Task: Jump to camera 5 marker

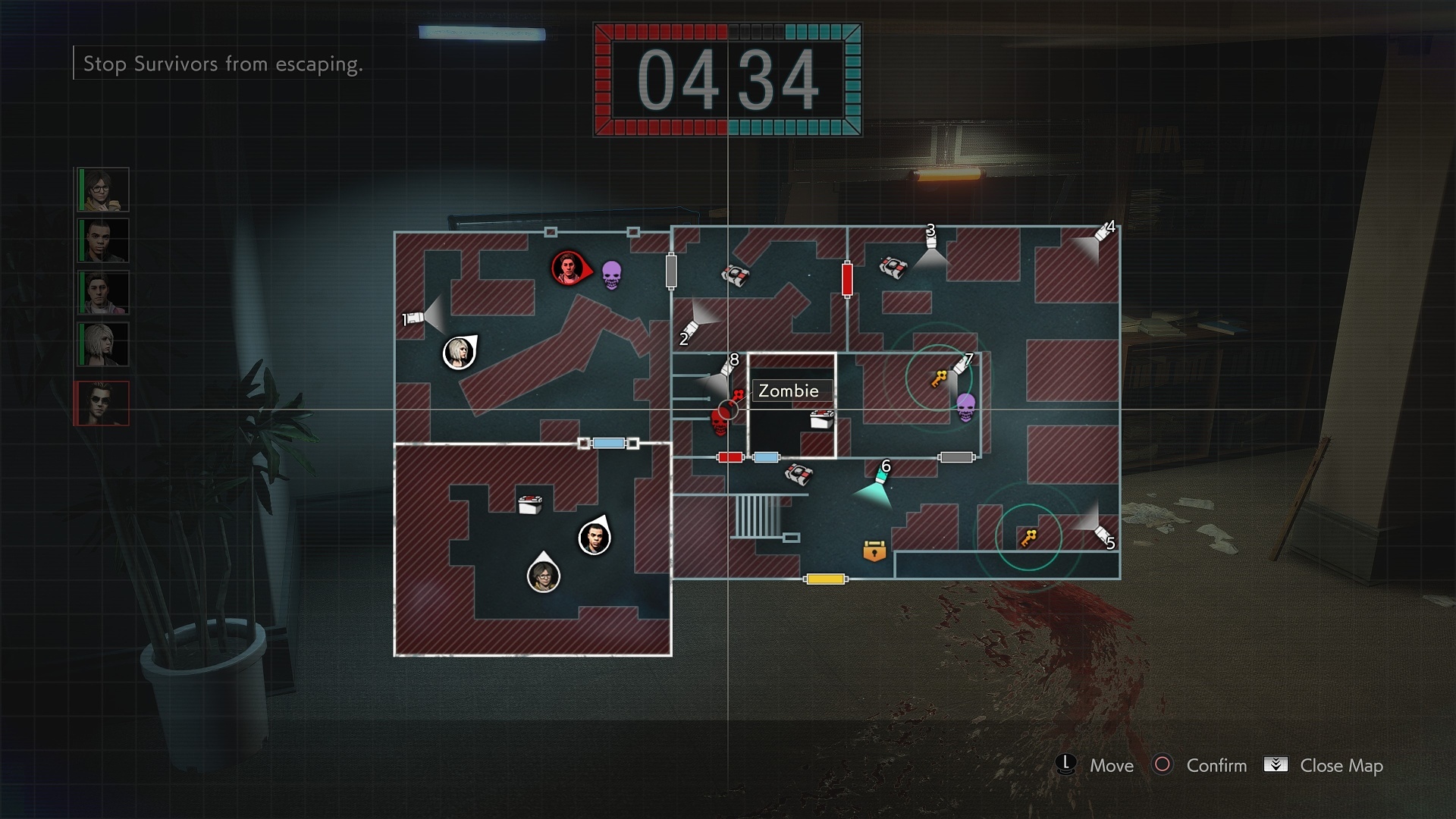Action: click(x=1102, y=535)
